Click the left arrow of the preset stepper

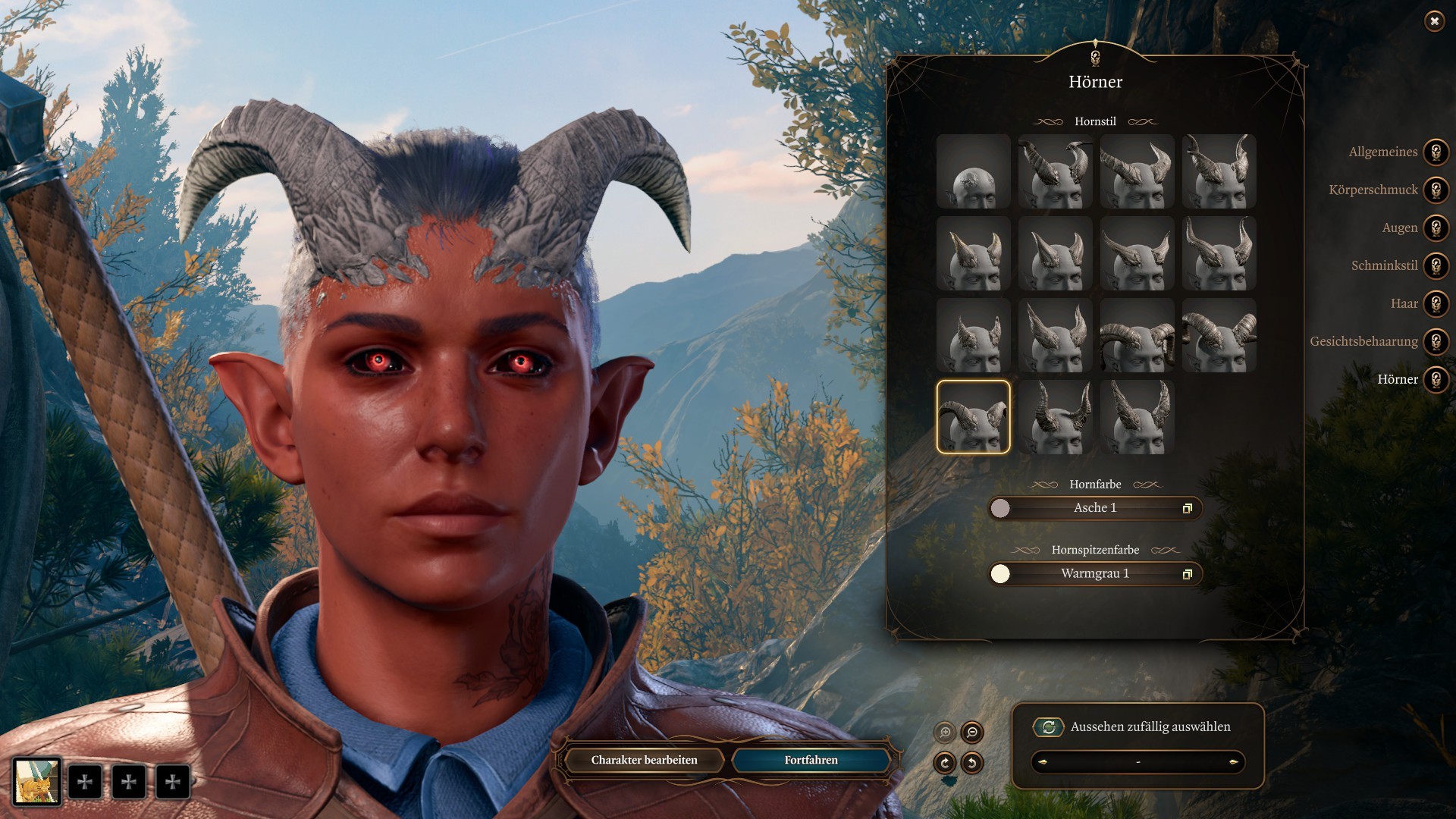pos(1043,762)
